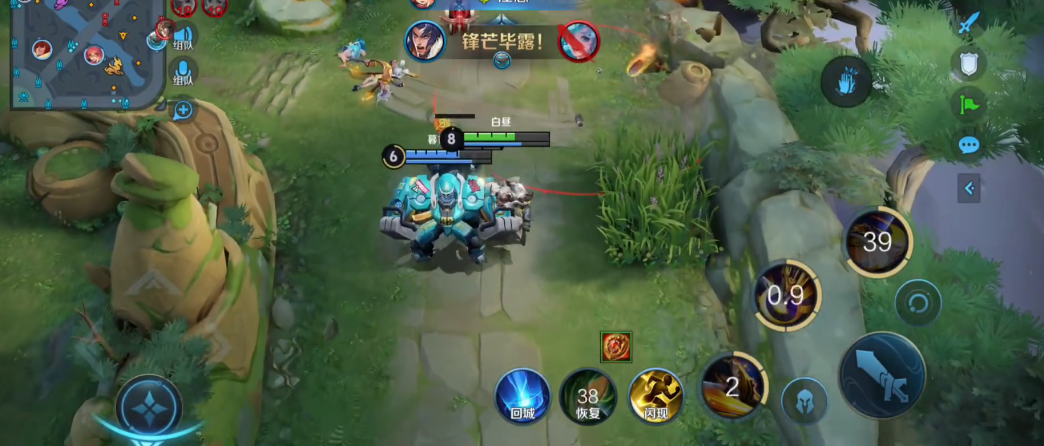The height and width of the screenshot is (446, 1044).
Task: Hit the sword basic attack button
Action: point(881,374)
